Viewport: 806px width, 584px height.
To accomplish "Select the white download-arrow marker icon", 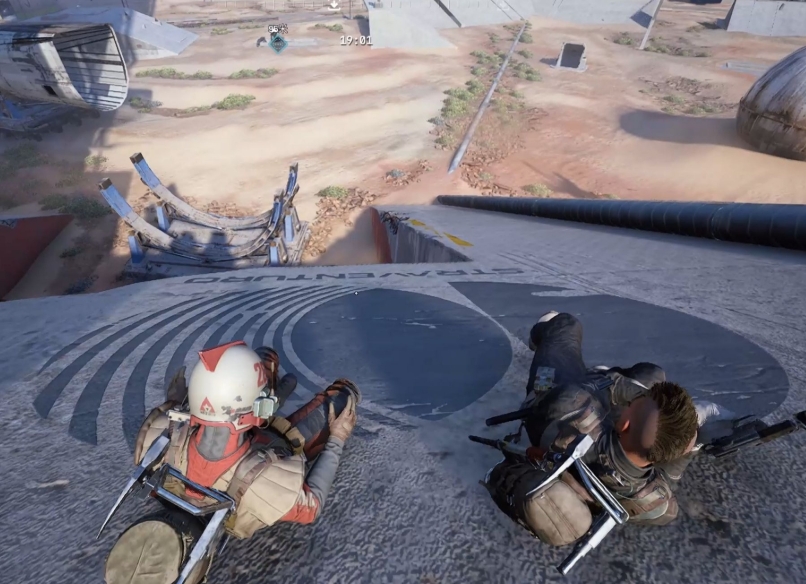I will coord(333,4).
